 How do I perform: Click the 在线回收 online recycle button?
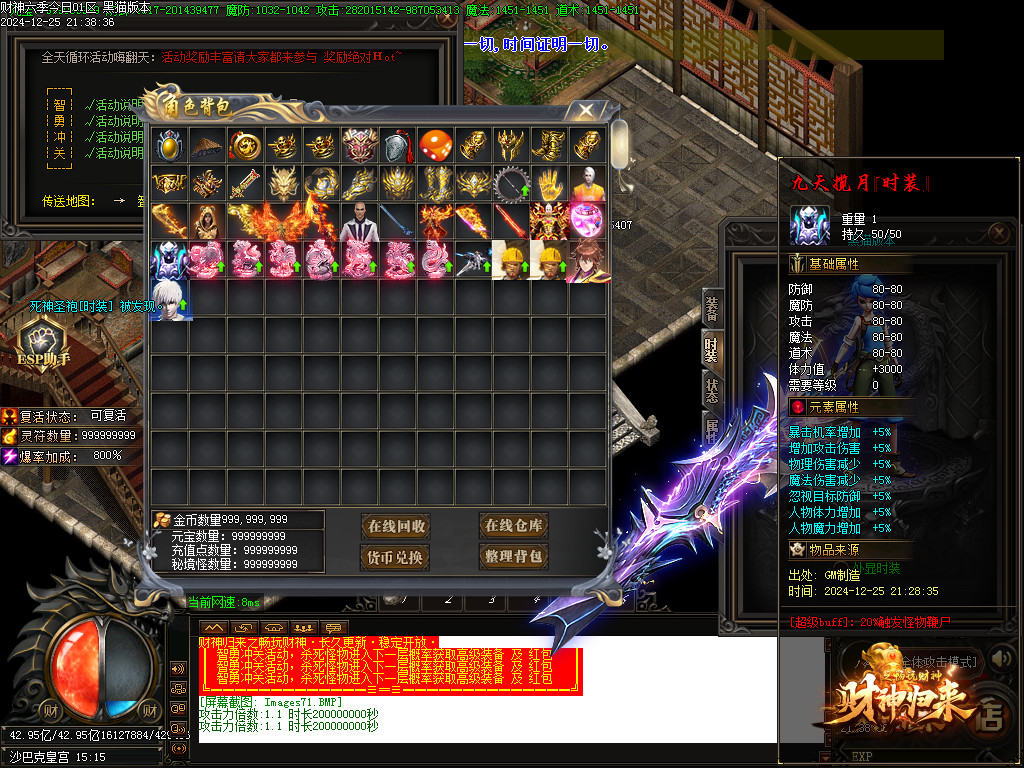(397, 527)
